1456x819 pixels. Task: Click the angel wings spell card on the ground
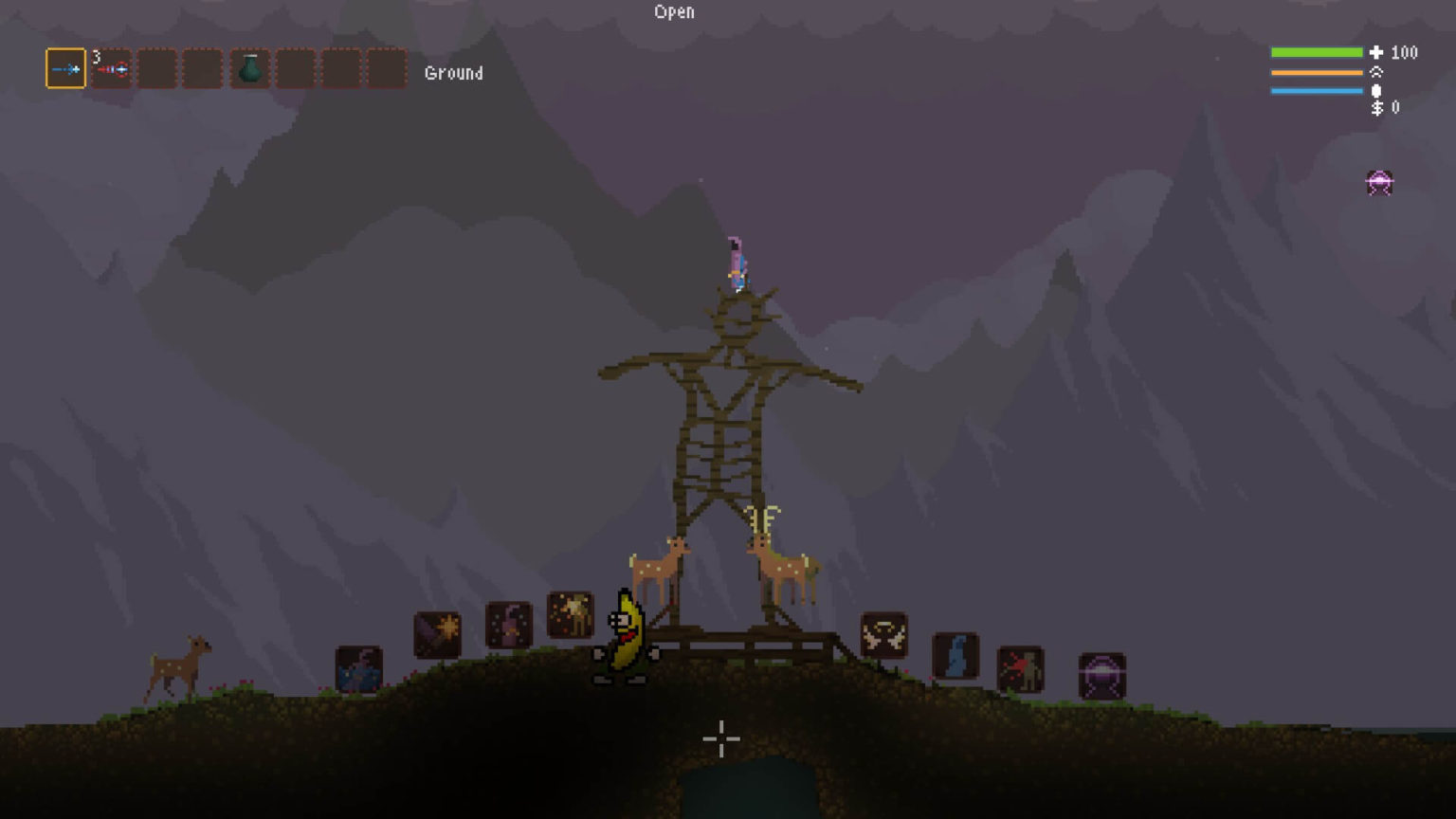click(884, 636)
